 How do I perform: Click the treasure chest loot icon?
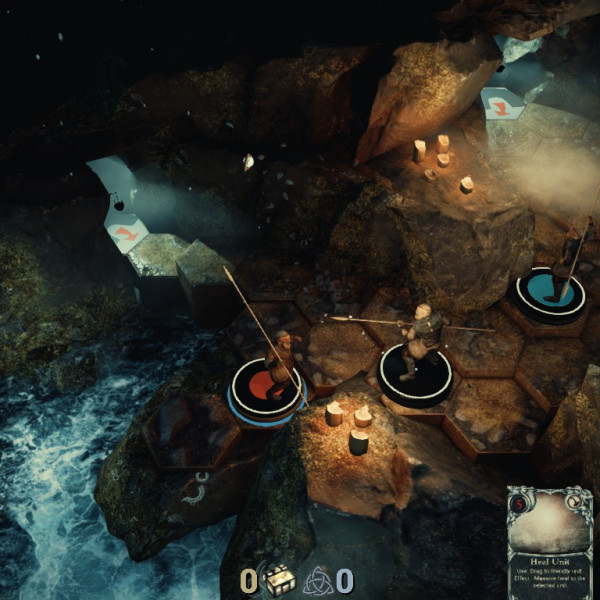(277, 579)
